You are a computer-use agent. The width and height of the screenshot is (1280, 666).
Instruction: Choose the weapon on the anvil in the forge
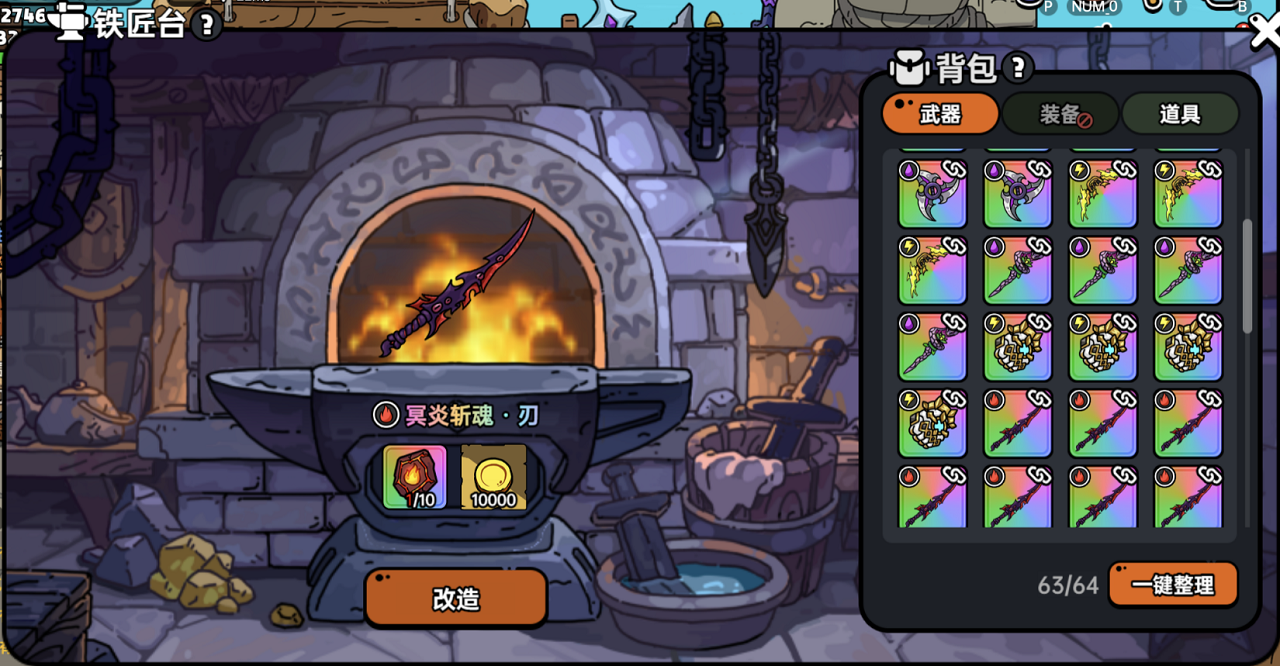(458, 285)
